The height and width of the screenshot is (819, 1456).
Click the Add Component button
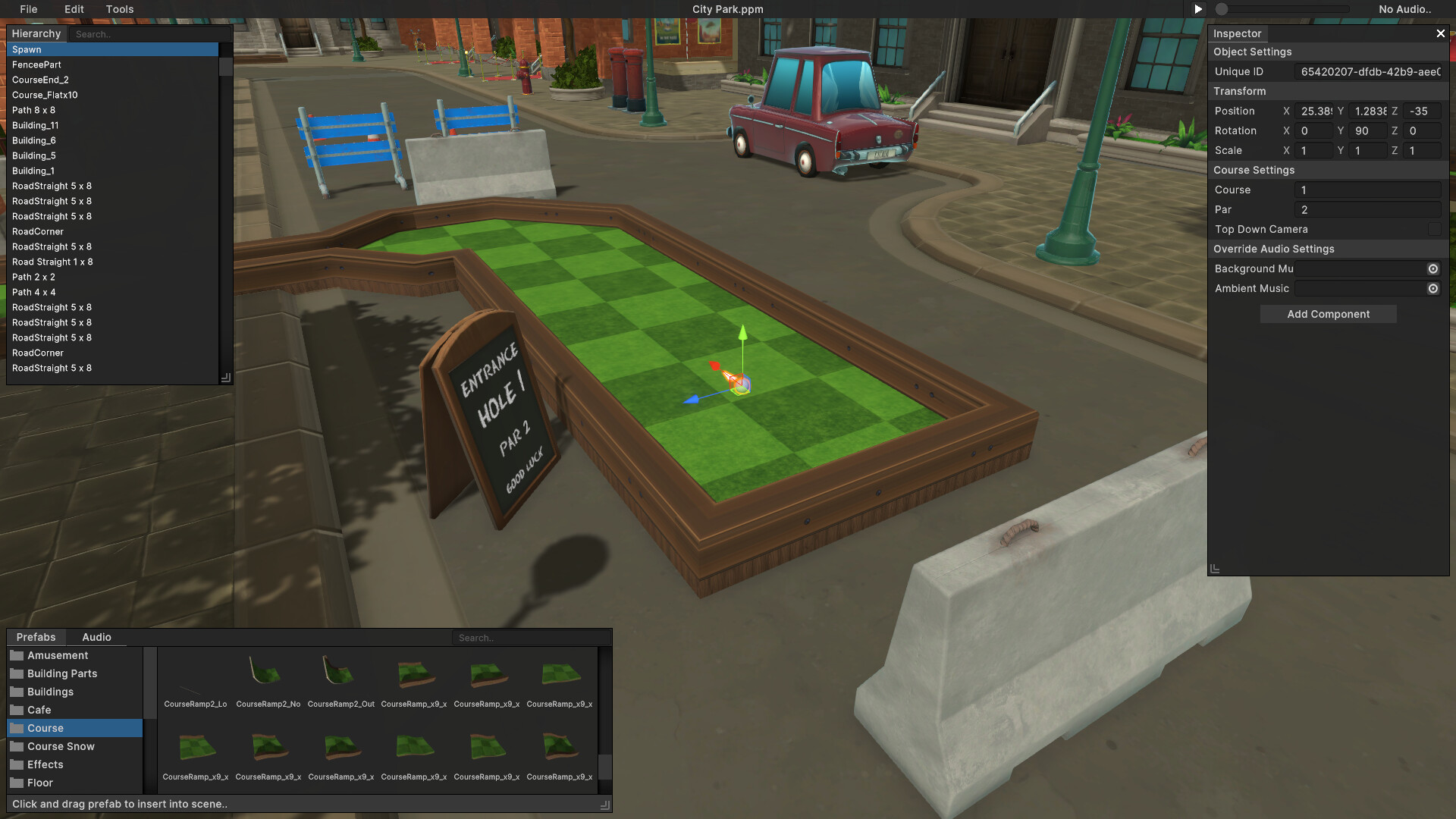[x=1328, y=314]
